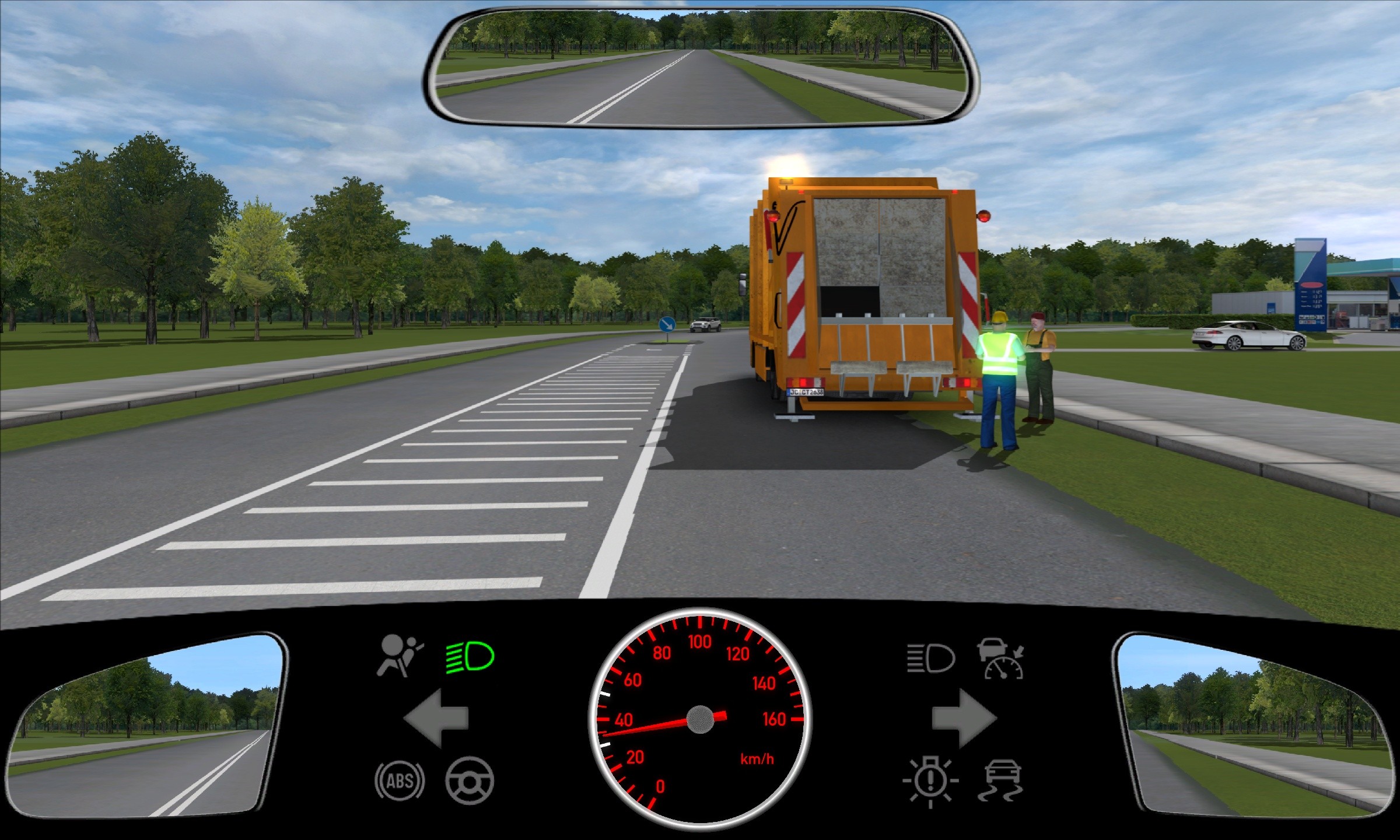Check the interior rearview mirror
This screenshot has height=840, width=1400.
700,67
